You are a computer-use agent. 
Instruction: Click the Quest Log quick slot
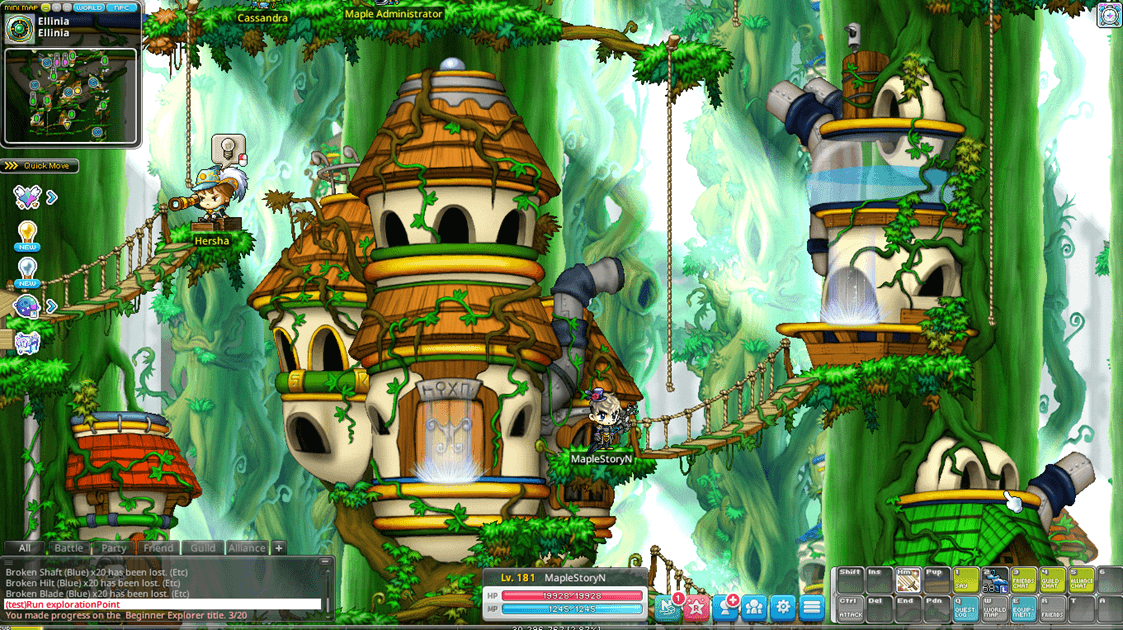966,607
